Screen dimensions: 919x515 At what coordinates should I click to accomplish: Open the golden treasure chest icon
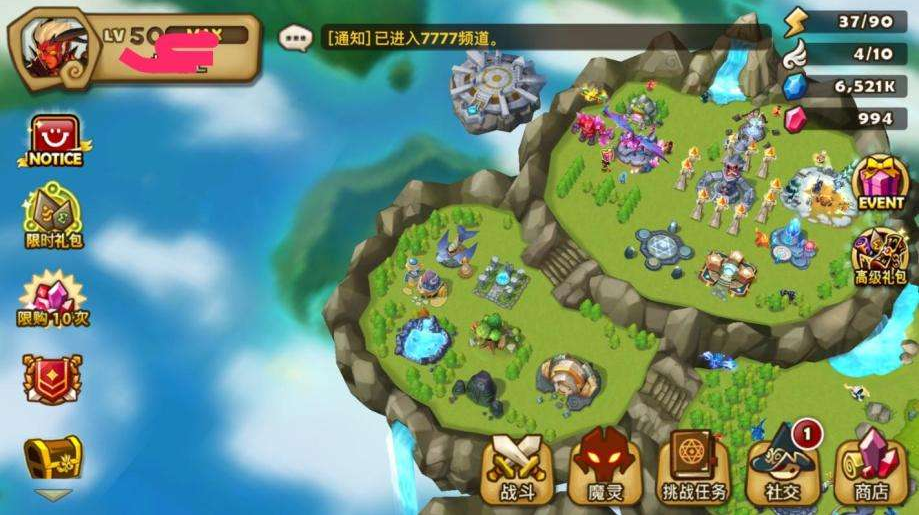(53, 456)
